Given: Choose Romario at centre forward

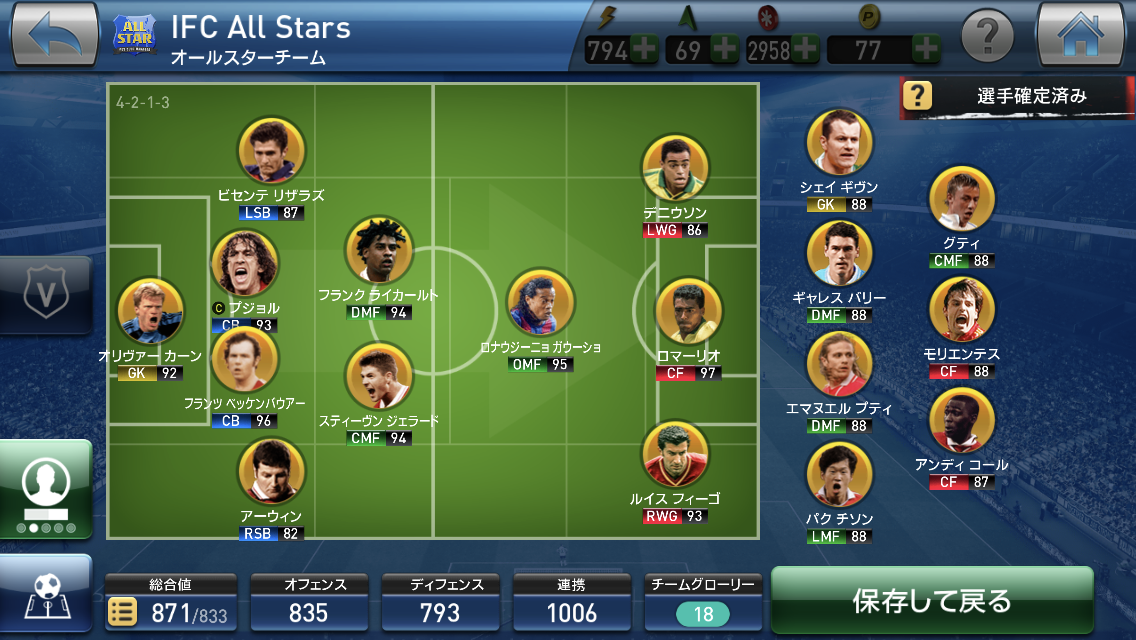Looking at the screenshot, I should 688,312.
